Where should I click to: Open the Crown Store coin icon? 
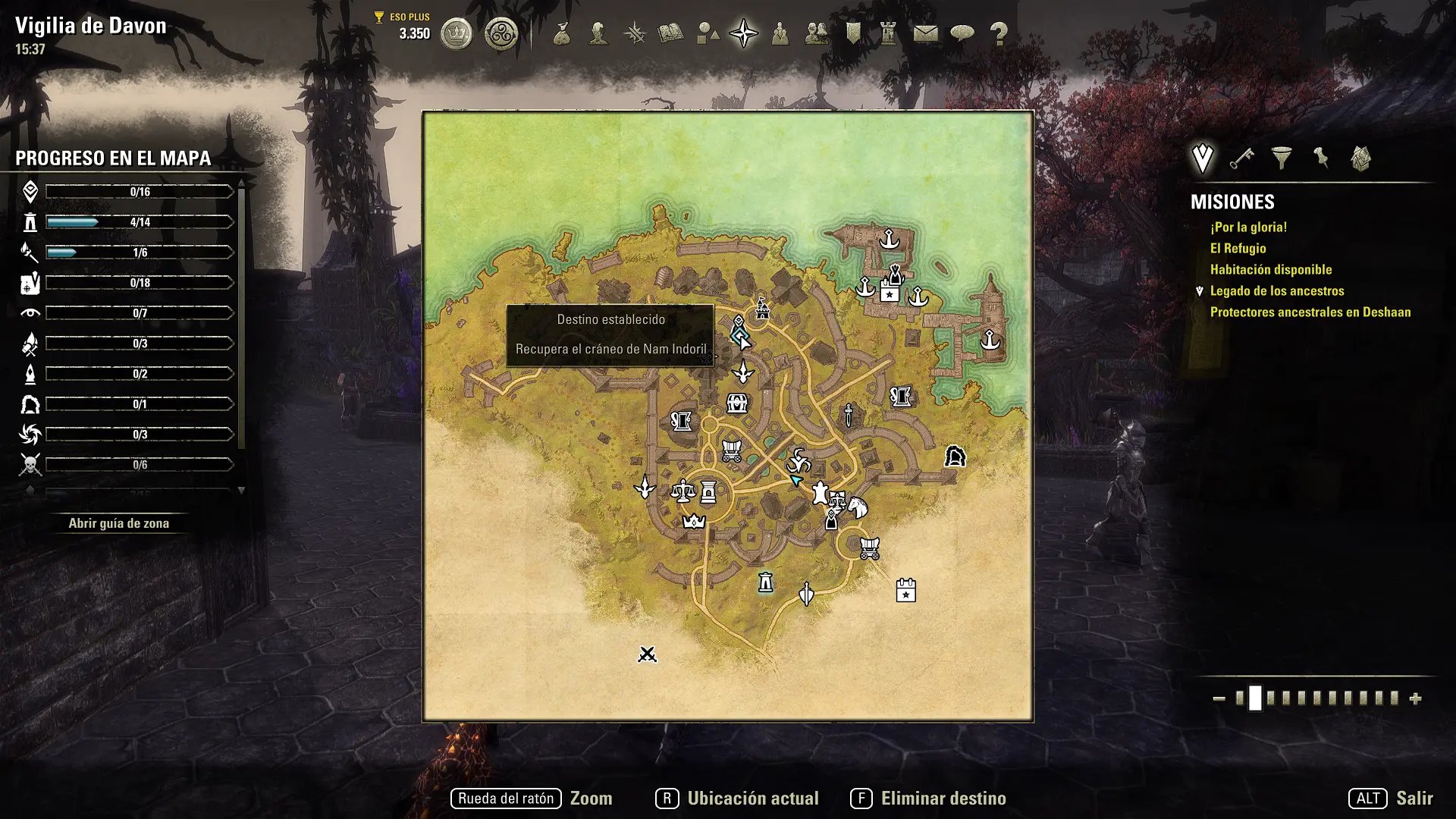[457, 34]
